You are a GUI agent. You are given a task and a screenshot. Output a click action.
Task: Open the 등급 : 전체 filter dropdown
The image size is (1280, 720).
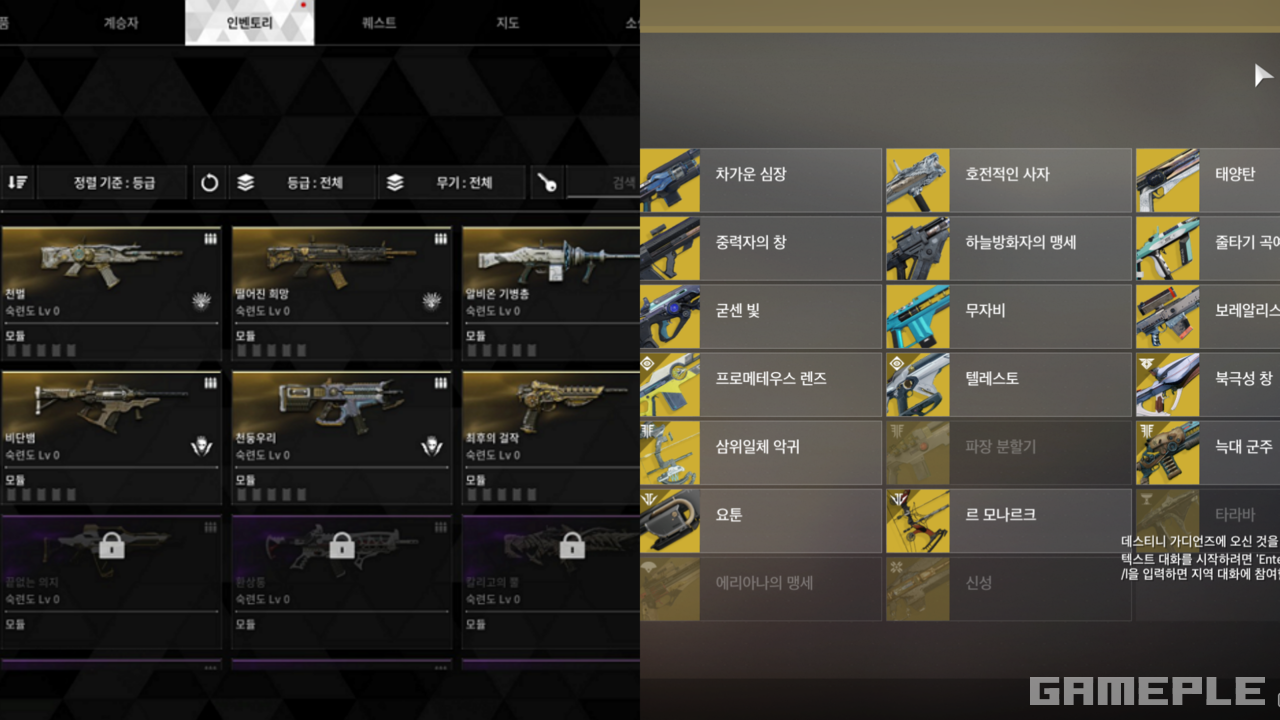(x=301, y=183)
